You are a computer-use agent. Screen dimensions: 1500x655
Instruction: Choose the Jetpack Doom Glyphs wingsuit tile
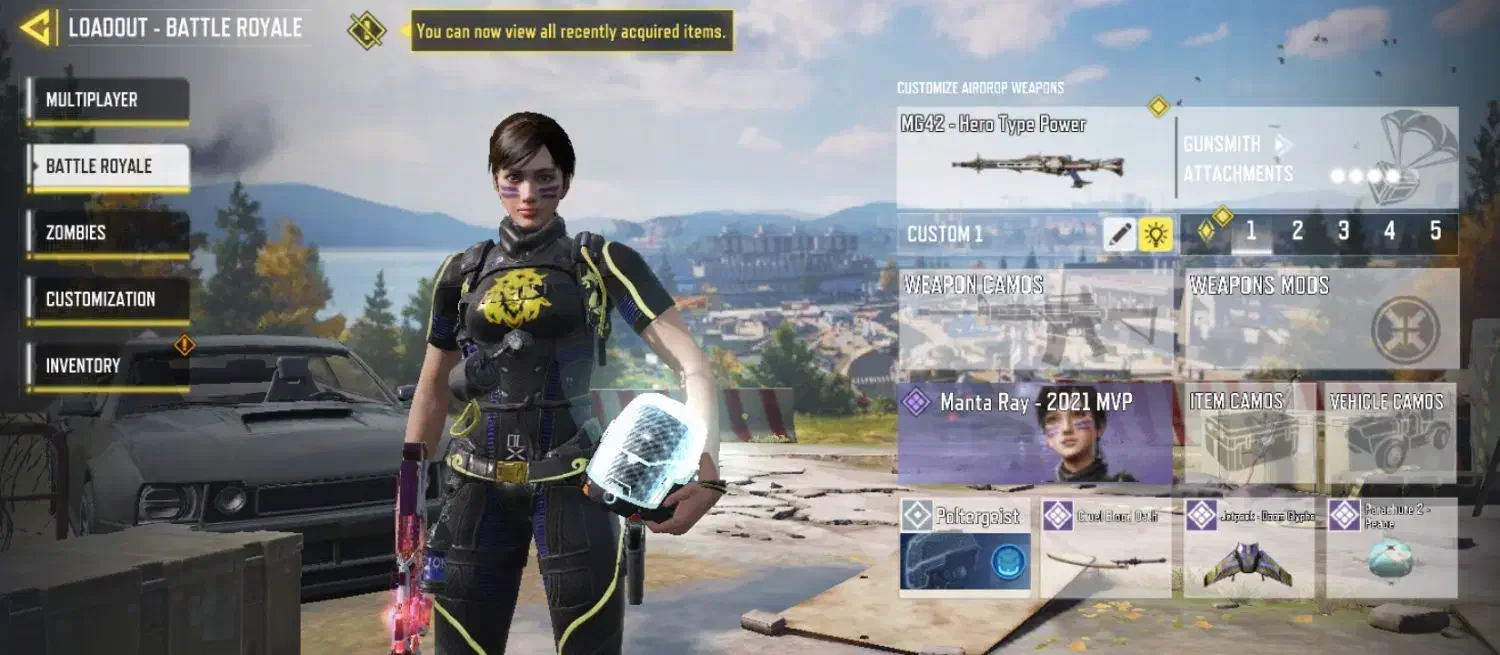tap(1249, 548)
